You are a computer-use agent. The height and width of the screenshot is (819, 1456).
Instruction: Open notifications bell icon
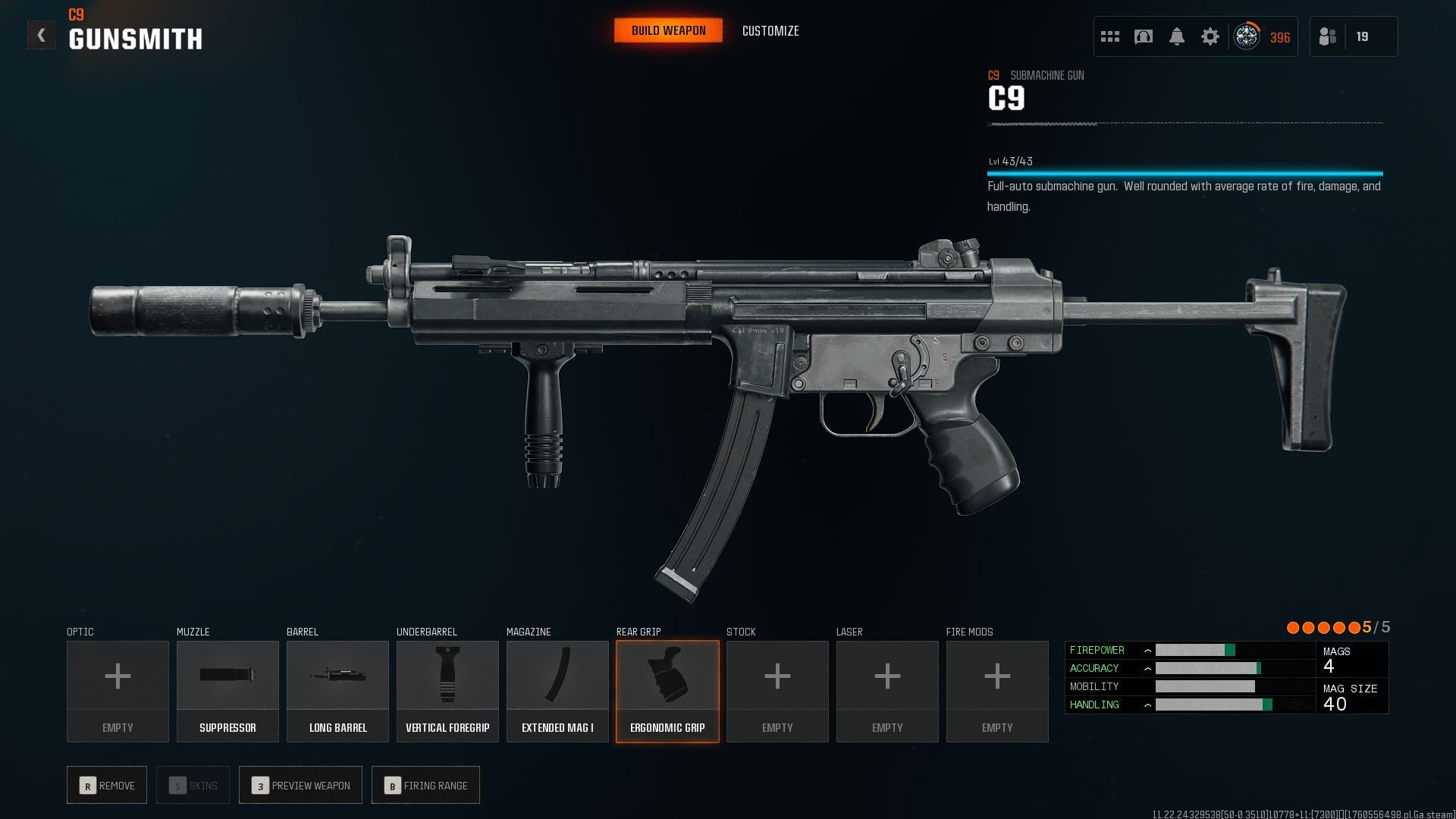click(1177, 36)
